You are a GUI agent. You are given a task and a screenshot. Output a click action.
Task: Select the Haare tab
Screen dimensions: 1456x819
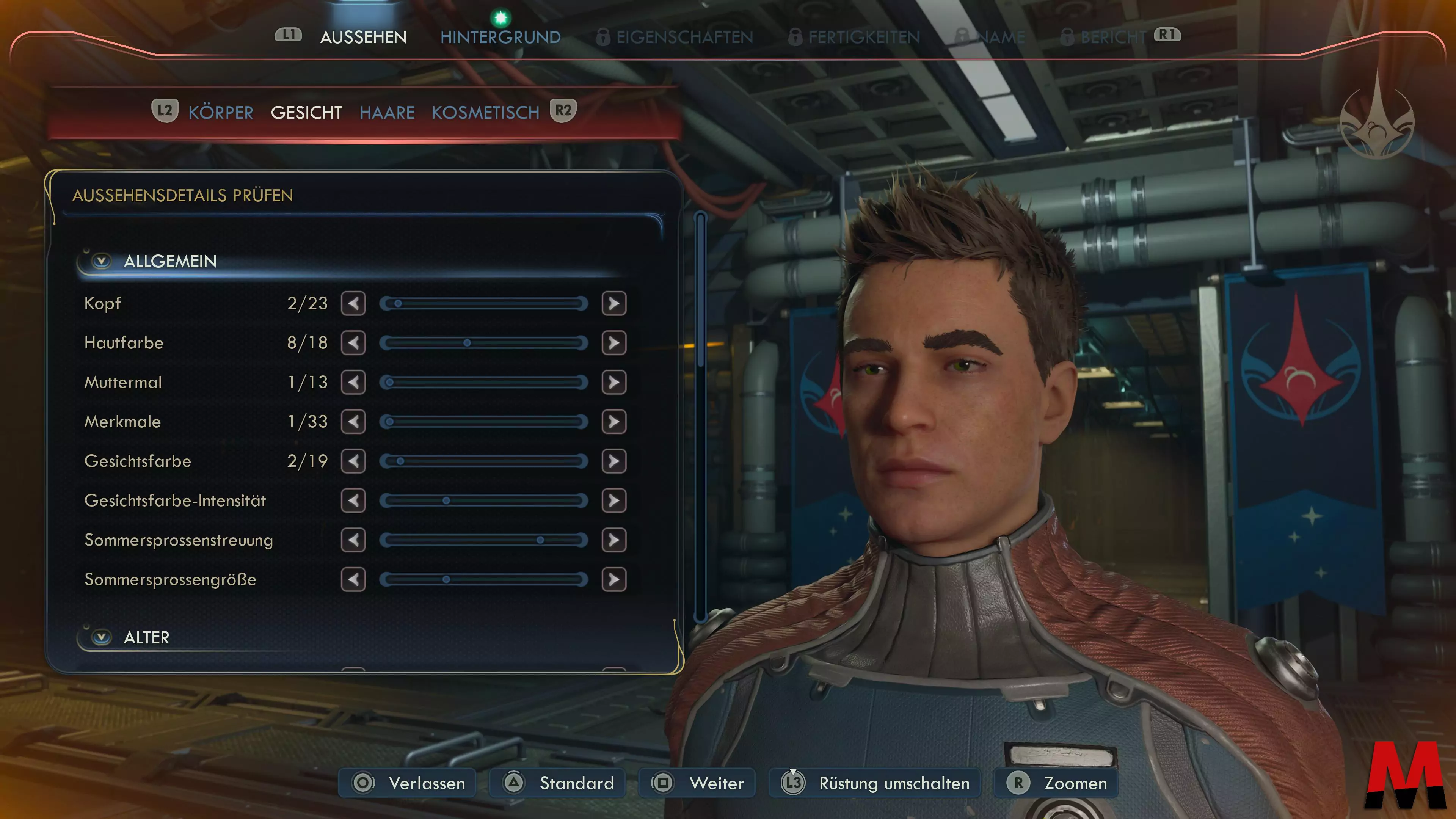coord(387,113)
